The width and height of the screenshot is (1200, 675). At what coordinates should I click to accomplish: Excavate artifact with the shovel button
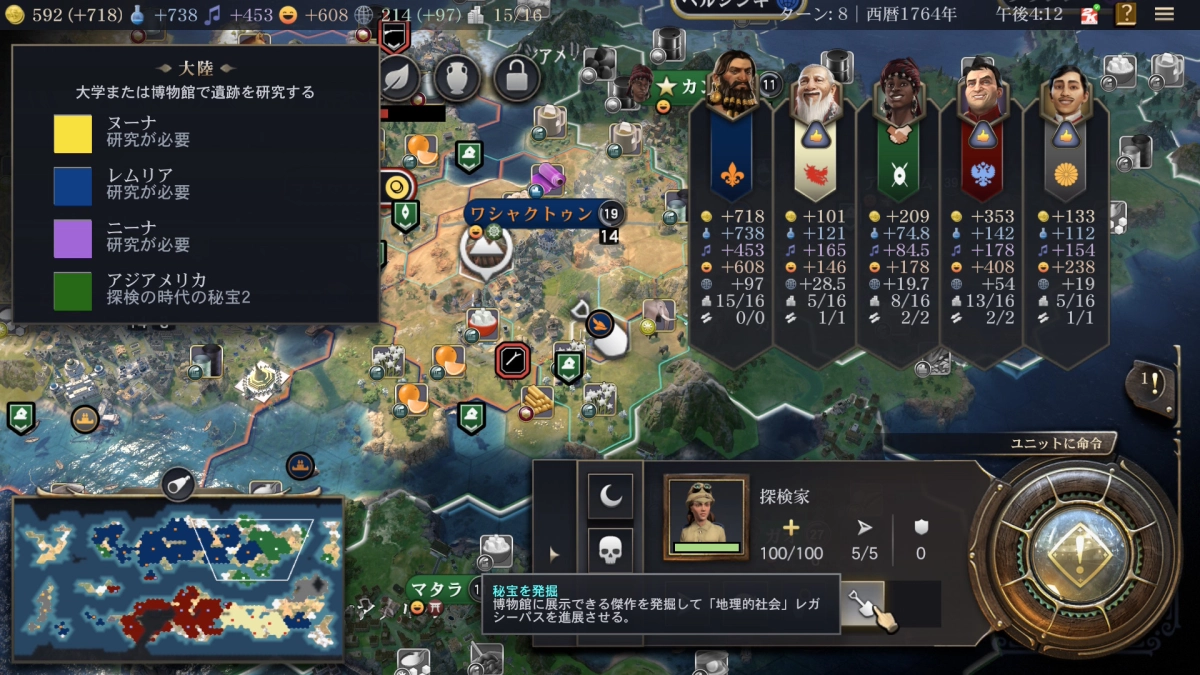click(861, 603)
